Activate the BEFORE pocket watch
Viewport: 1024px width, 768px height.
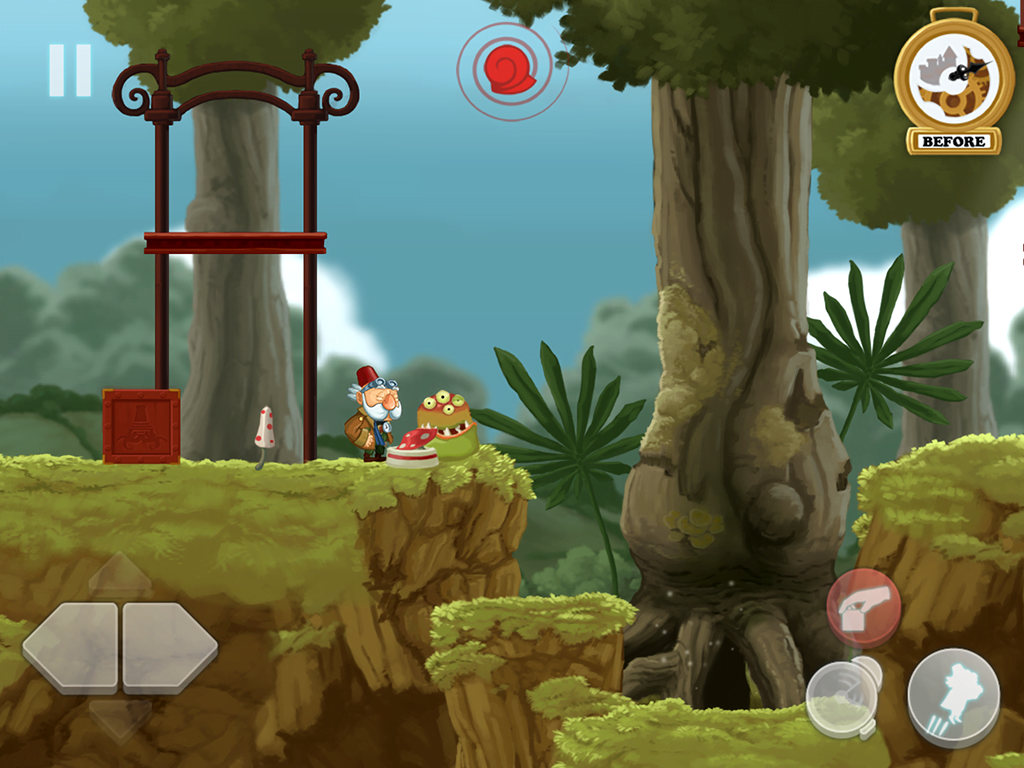point(953,83)
